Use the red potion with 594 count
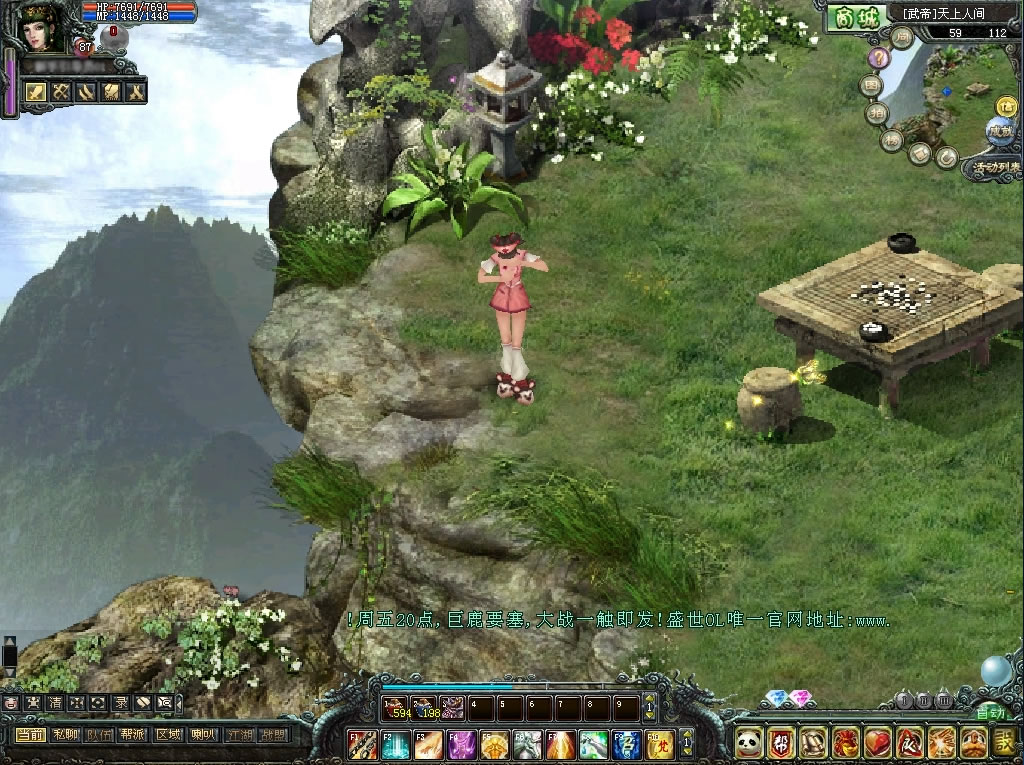Screen dimensions: 1024x765 coord(397,709)
